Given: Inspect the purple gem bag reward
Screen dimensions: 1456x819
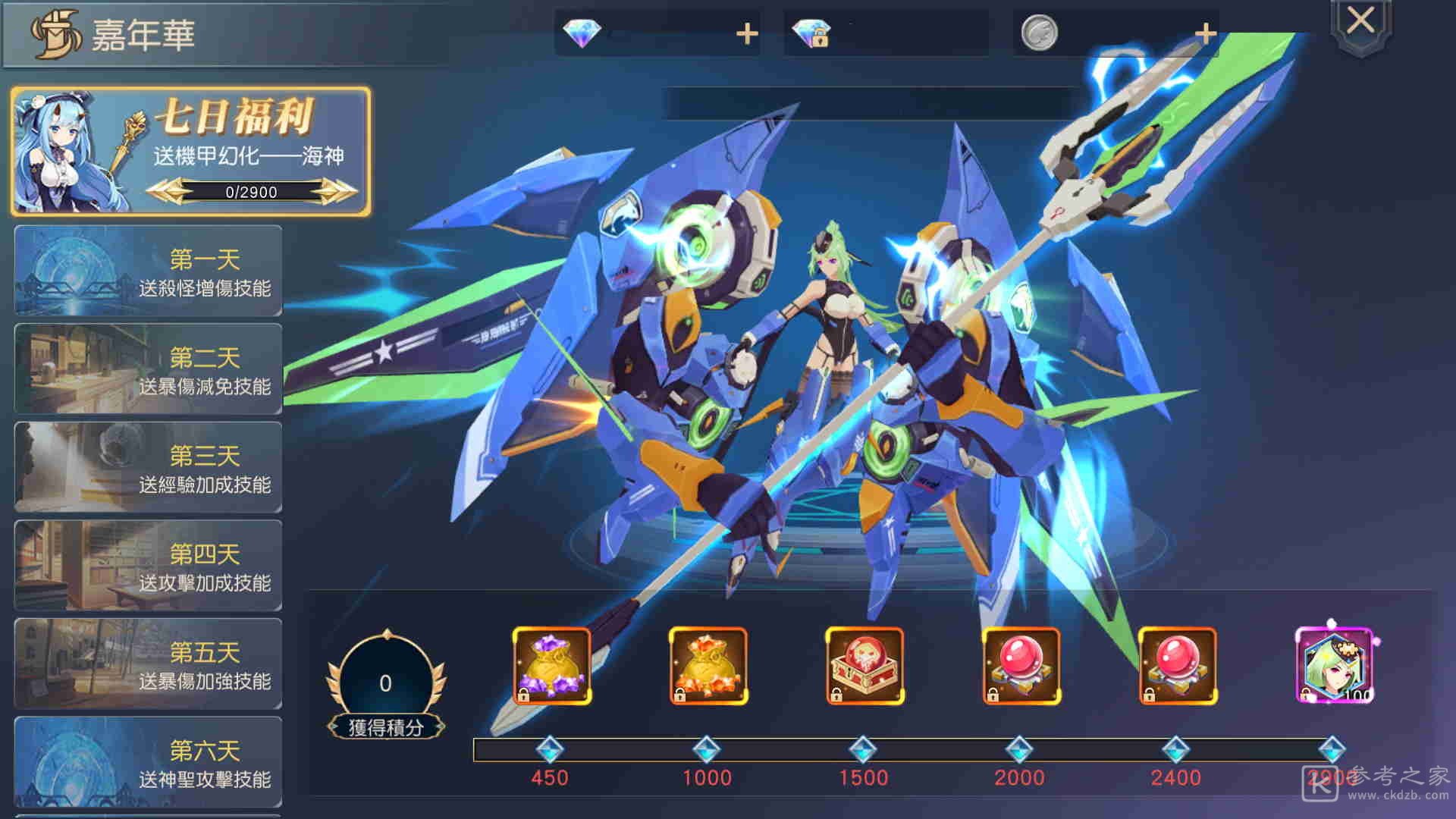Looking at the screenshot, I should coord(551,667).
